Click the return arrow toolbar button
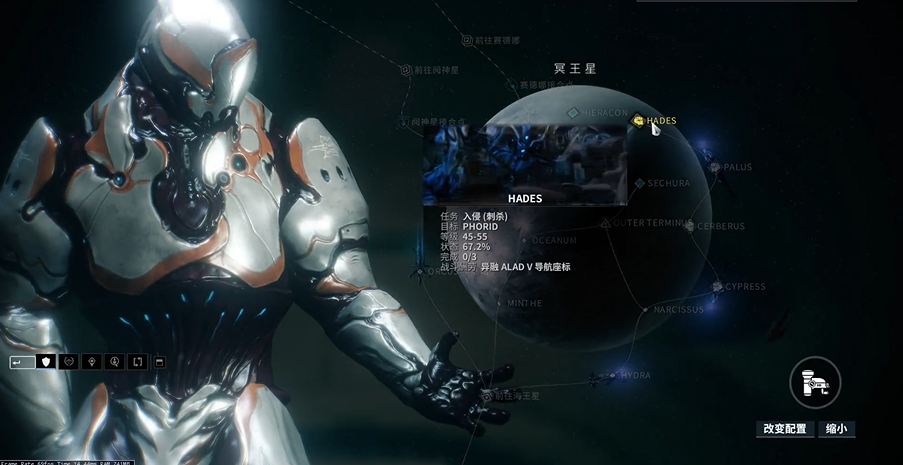 coord(20,361)
